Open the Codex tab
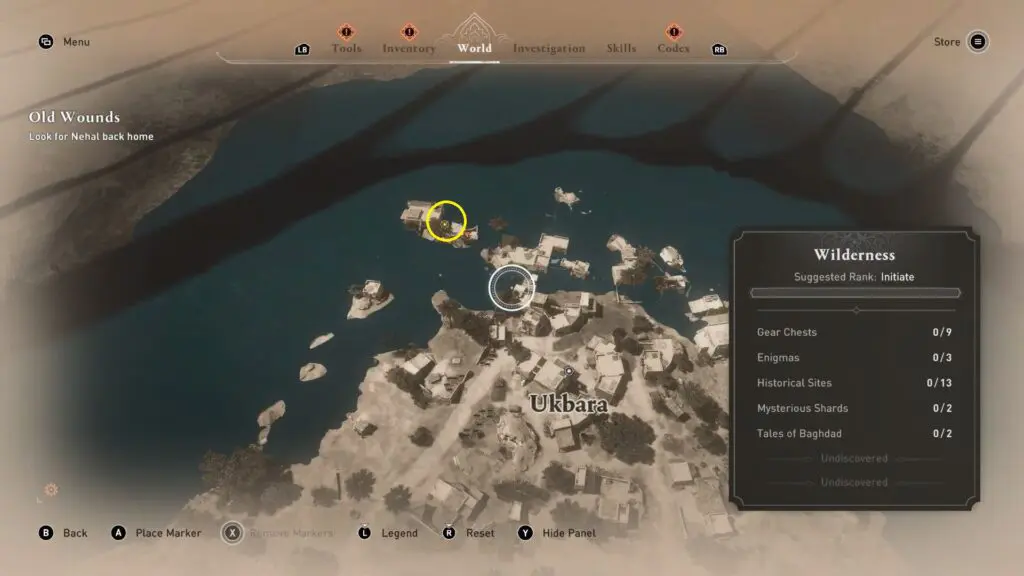The width and height of the screenshot is (1024, 576). (673, 48)
